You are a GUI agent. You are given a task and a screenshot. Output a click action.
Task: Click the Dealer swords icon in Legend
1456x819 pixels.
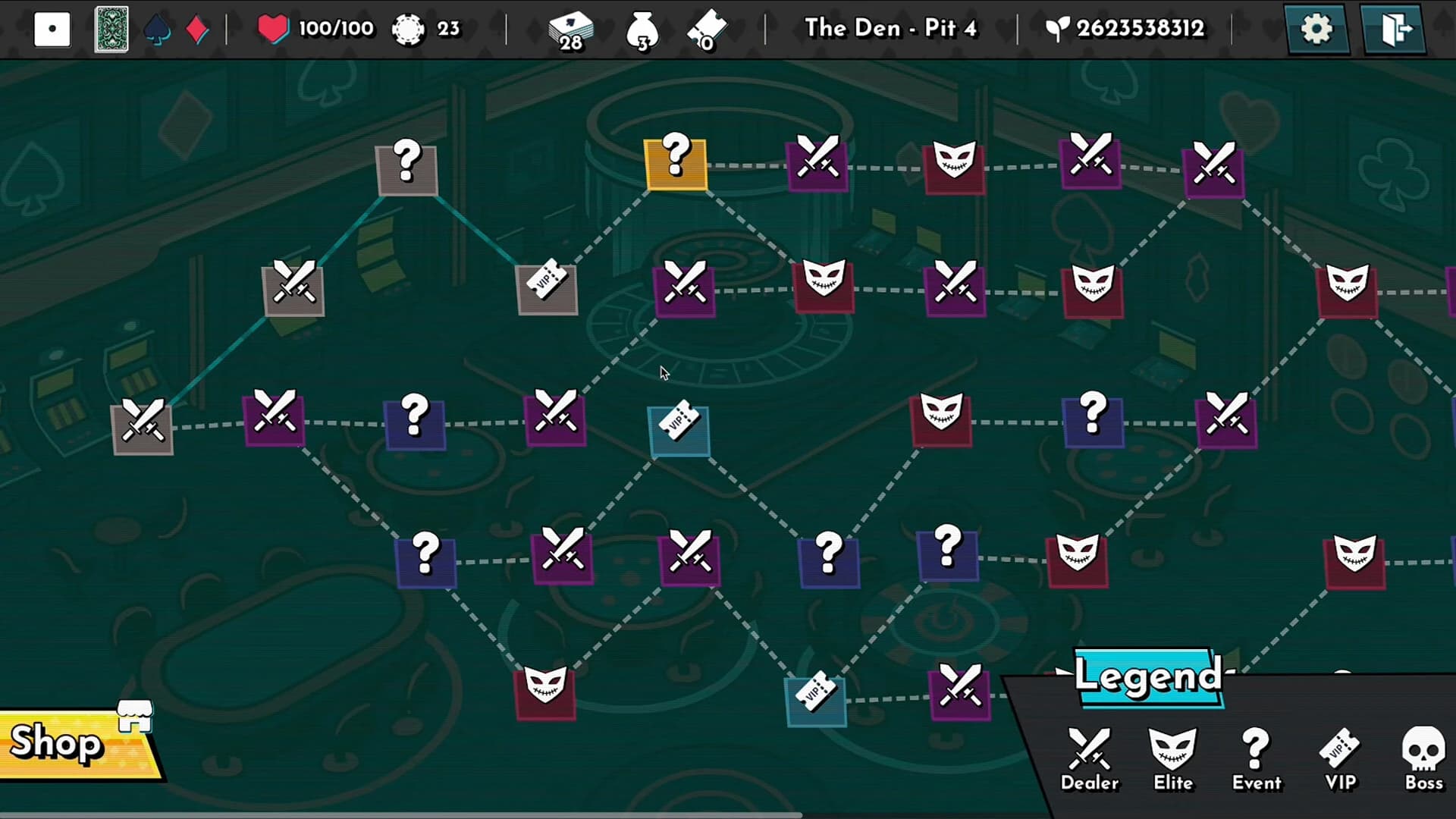pyautogui.click(x=1090, y=751)
